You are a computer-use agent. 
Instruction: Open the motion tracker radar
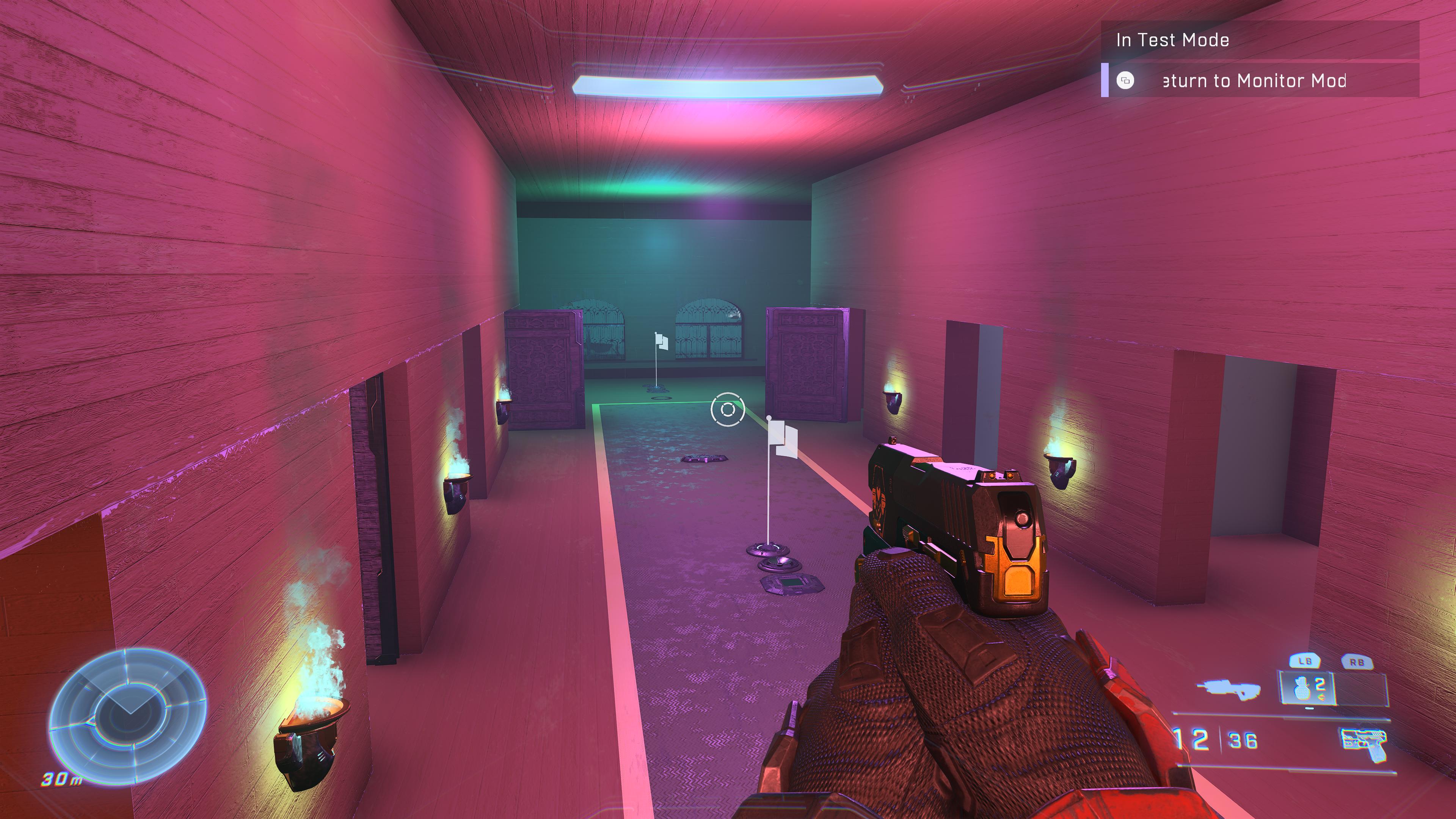pyautogui.click(x=128, y=713)
